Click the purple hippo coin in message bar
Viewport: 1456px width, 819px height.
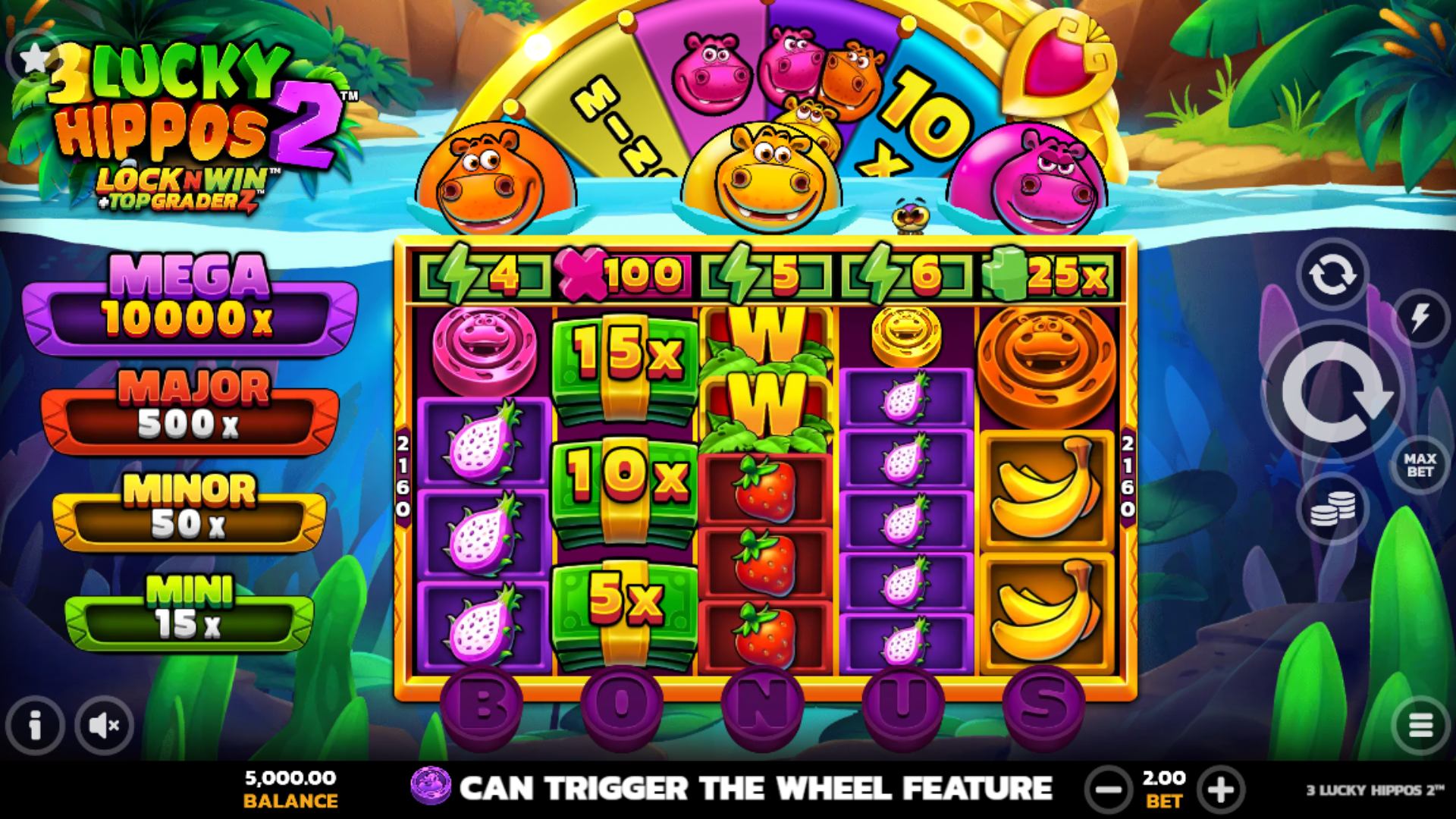tap(432, 787)
